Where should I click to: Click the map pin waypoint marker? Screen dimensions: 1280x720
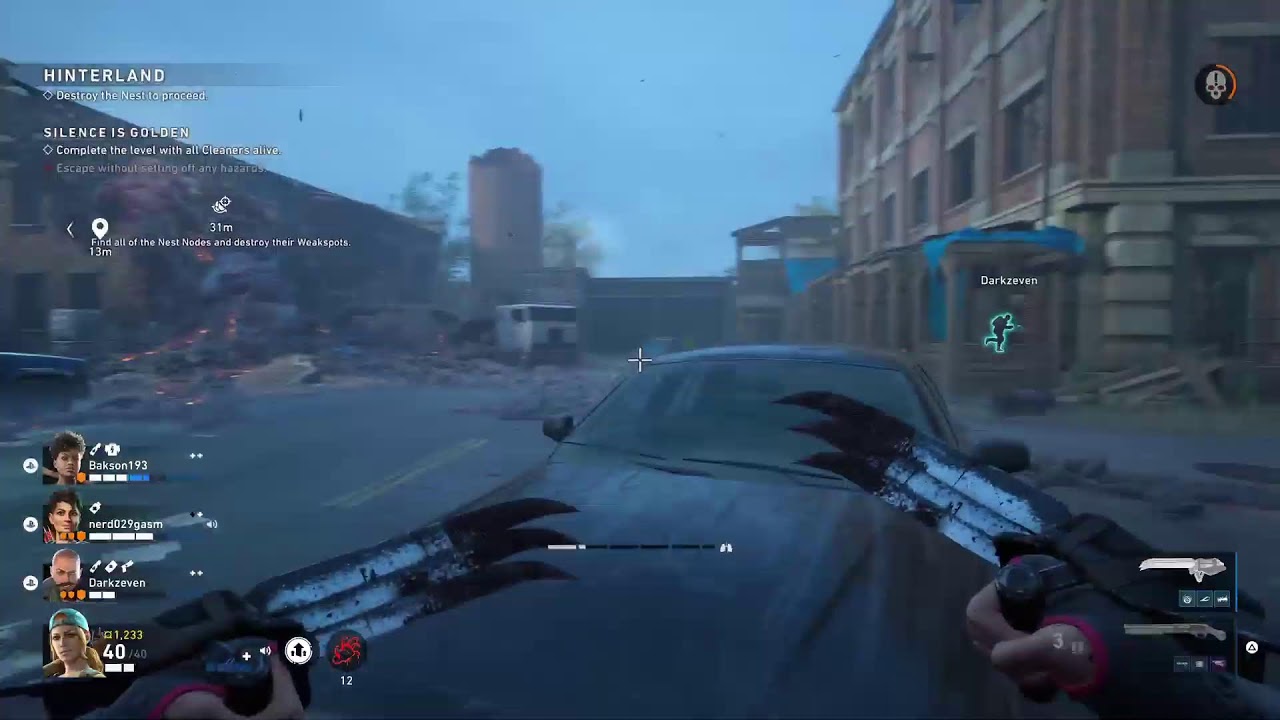(x=100, y=229)
